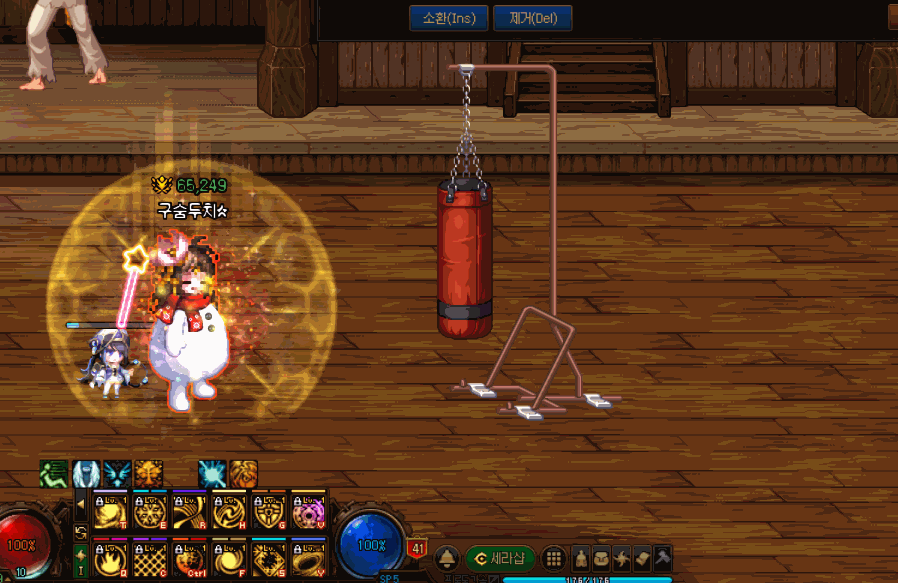Use the skill in the E slot
898x583 pixels.
click(x=149, y=511)
